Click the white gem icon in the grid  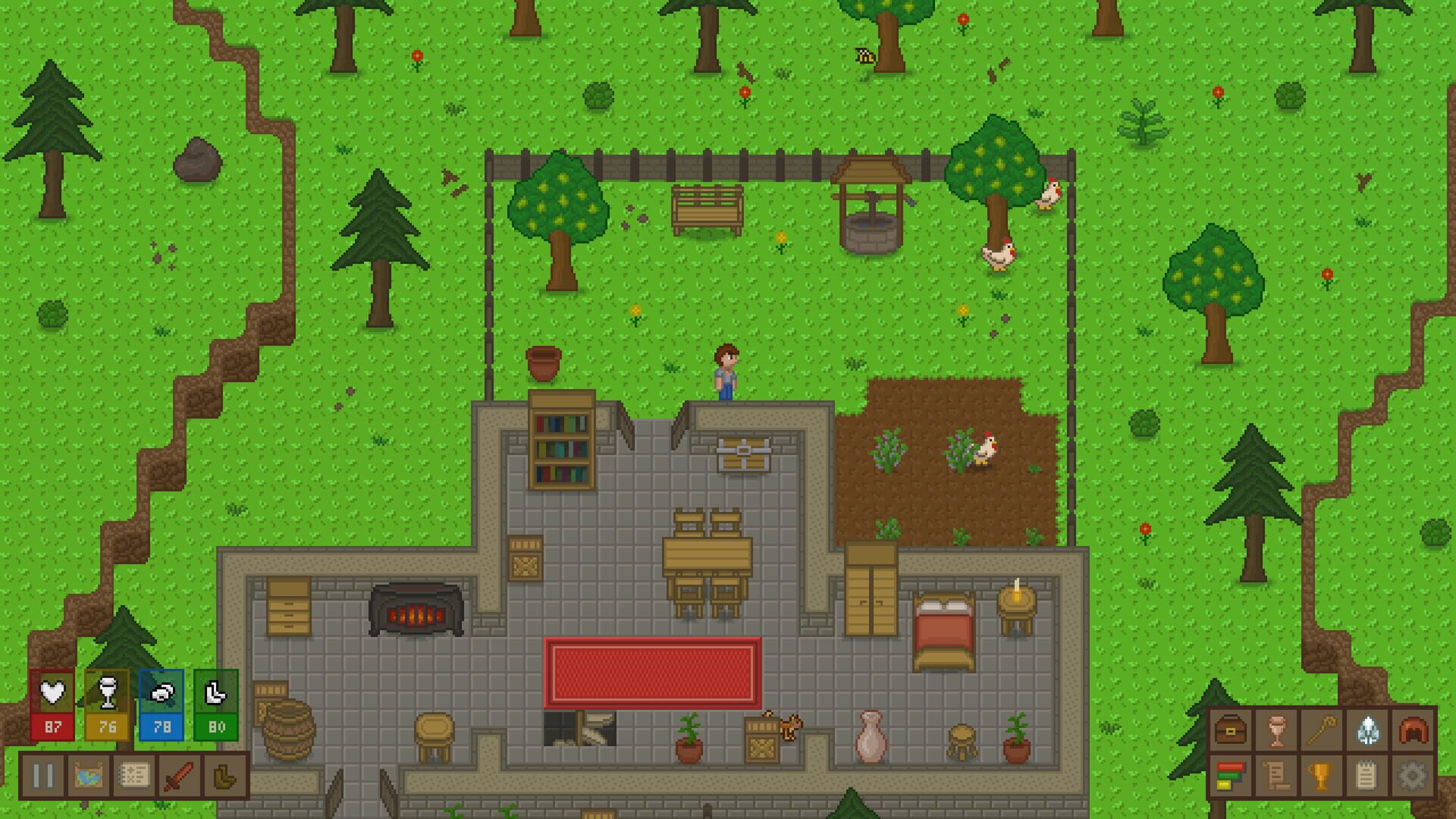point(1367,730)
